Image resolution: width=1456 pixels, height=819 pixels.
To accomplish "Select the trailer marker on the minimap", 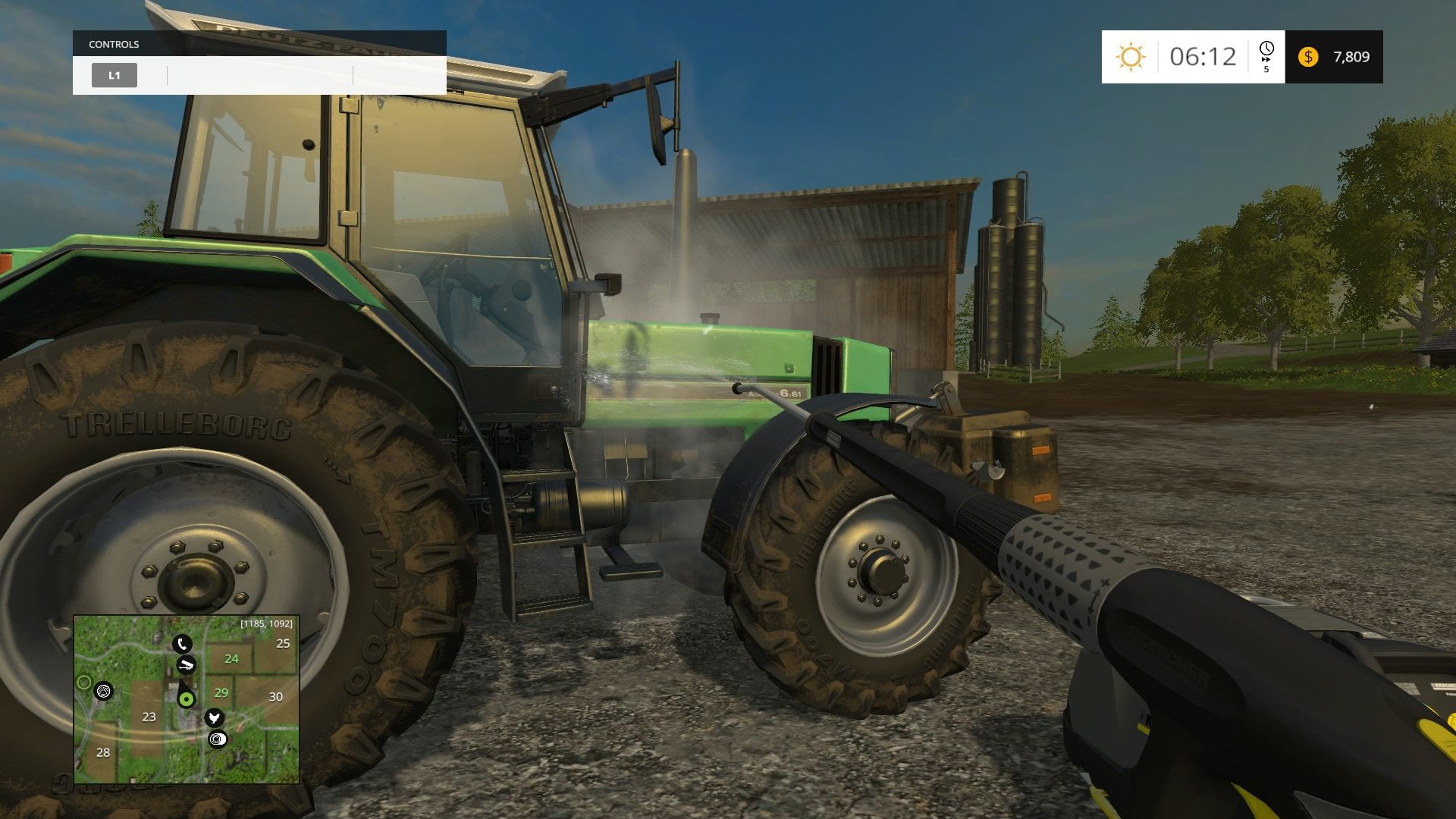I will tap(186, 665).
